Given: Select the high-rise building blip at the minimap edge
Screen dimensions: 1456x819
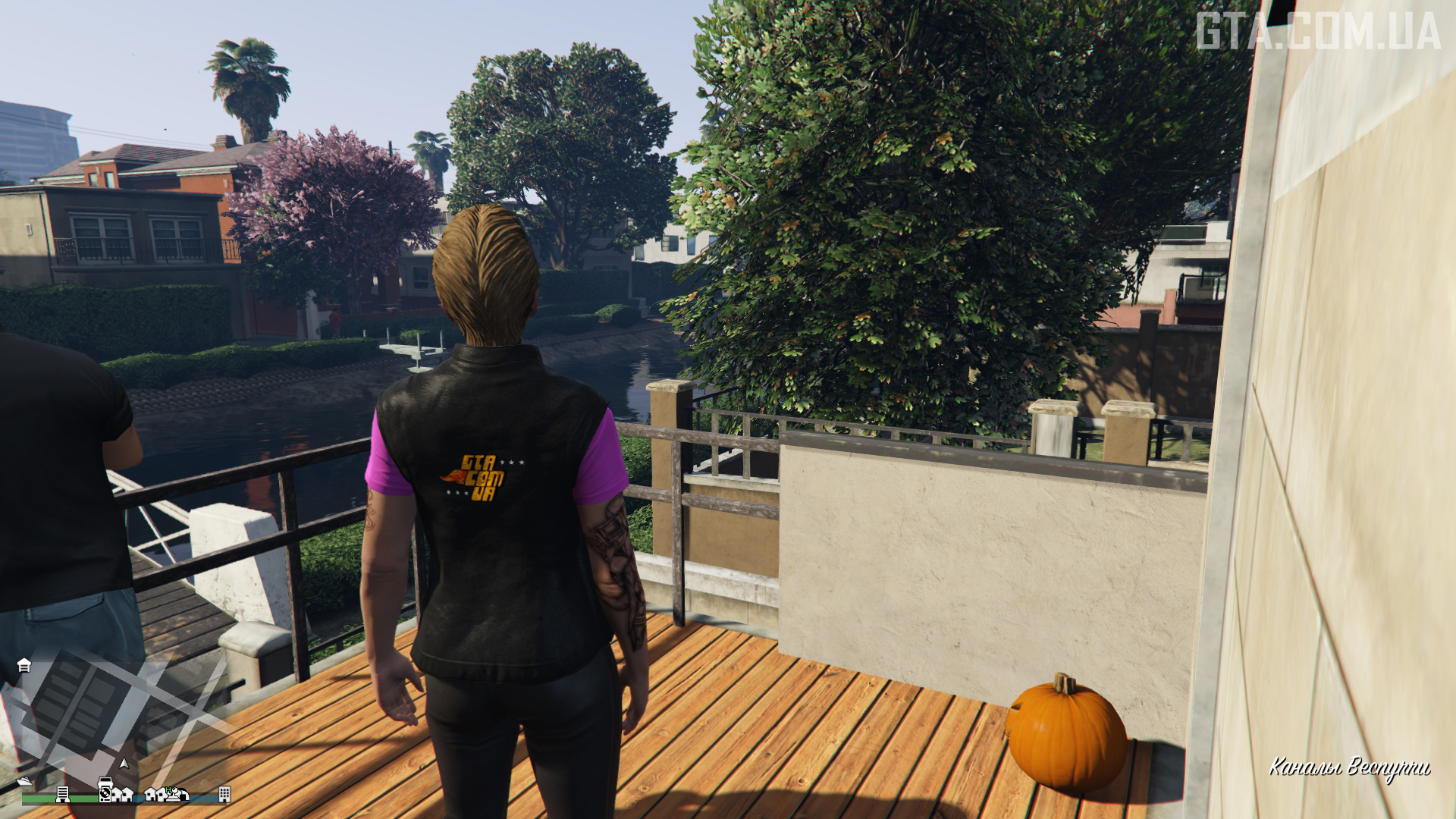Looking at the screenshot, I should [x=224, y=794].
